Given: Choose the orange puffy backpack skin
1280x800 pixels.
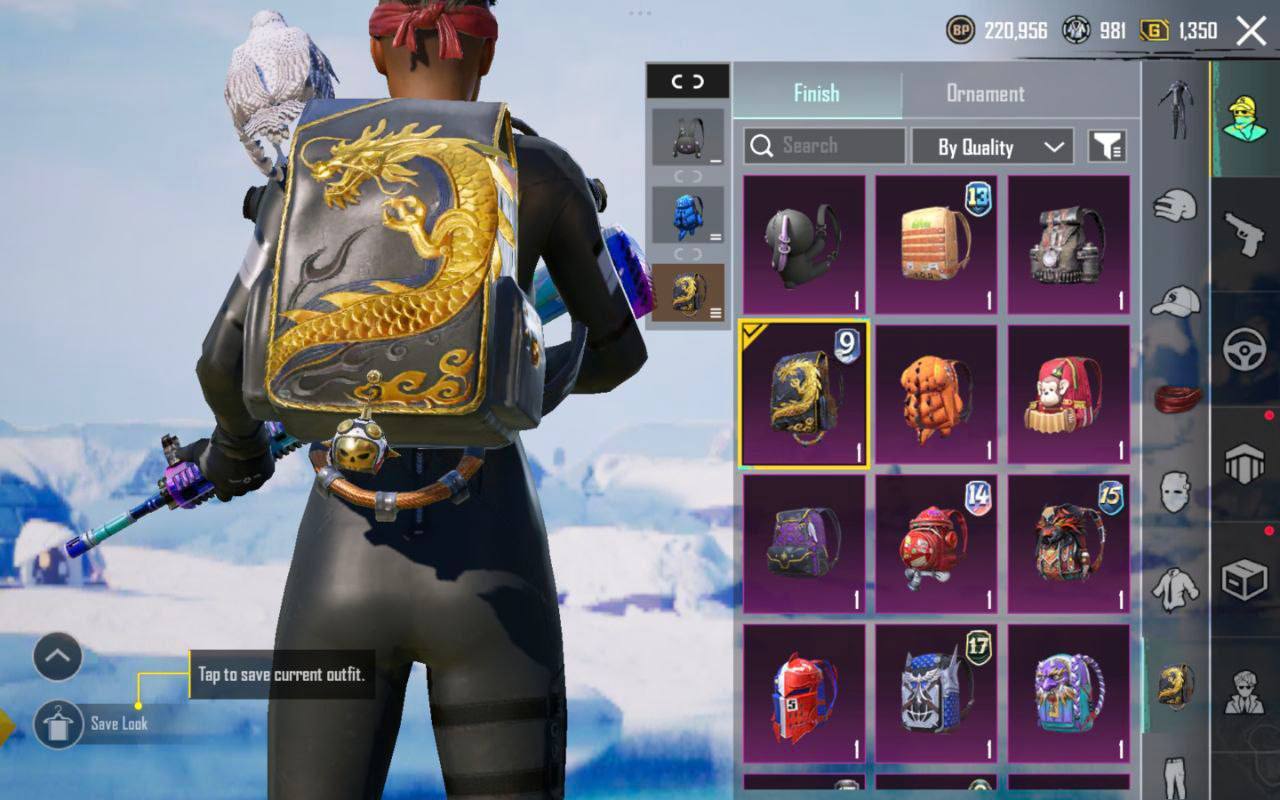Looking at the screenshot, I should point(936,394).
